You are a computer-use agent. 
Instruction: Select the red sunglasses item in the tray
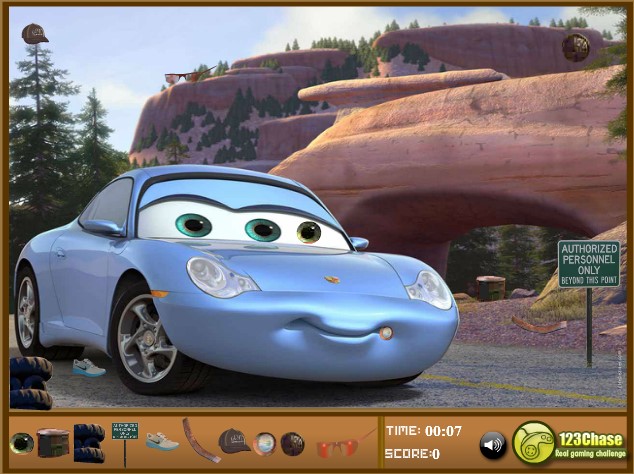336,445
